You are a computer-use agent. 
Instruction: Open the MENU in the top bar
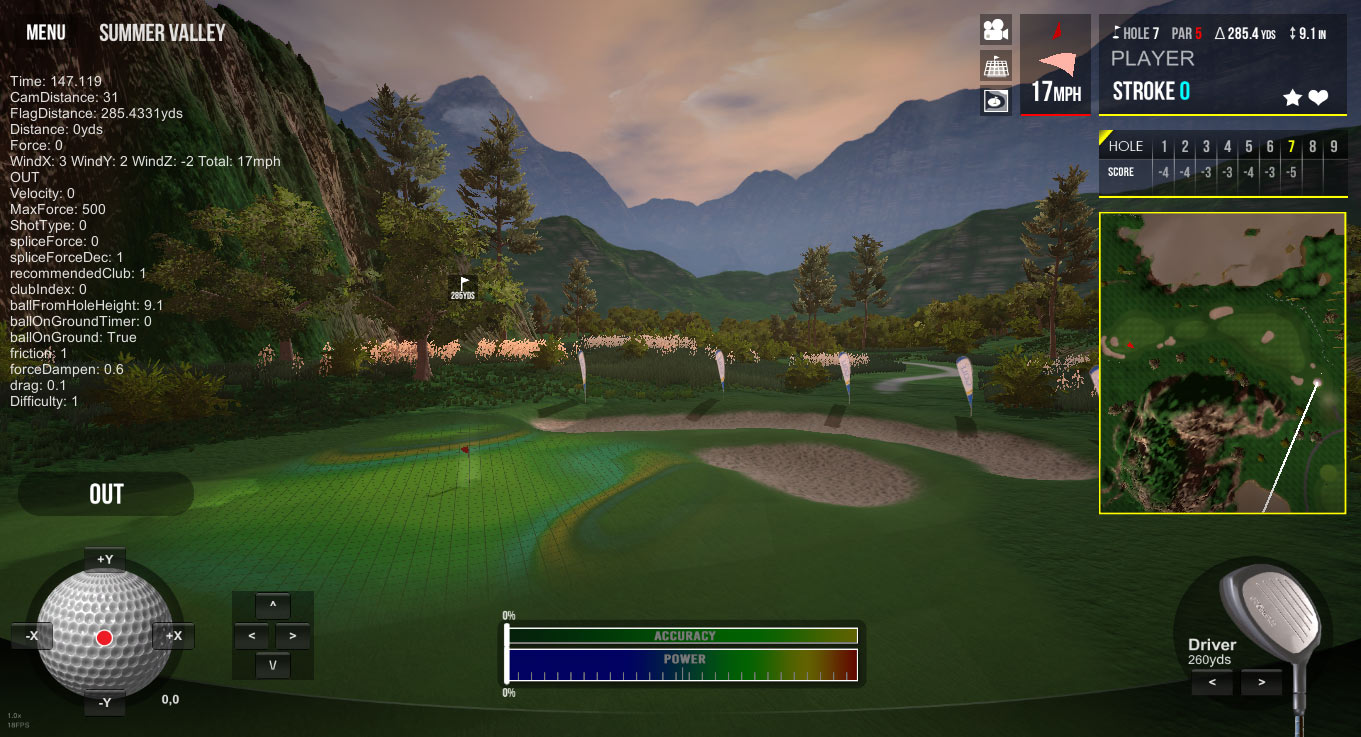click(46, 33)
